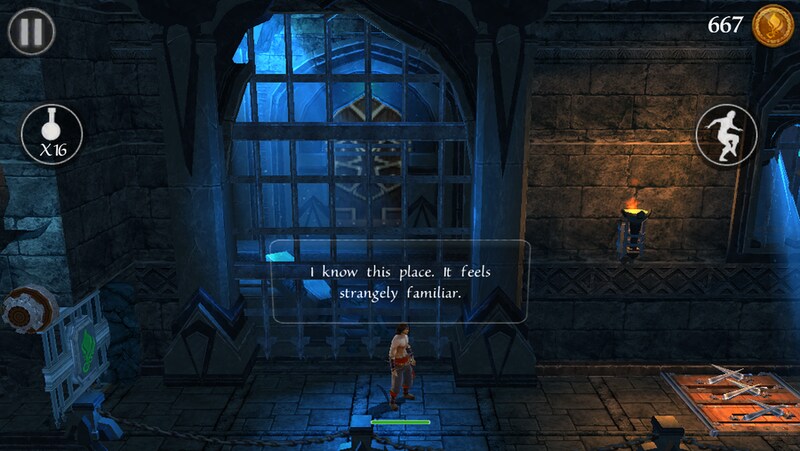Screen dimensions: 800x451
Task: Open the shop via the gold coin icon
Action: click(773, 24)
